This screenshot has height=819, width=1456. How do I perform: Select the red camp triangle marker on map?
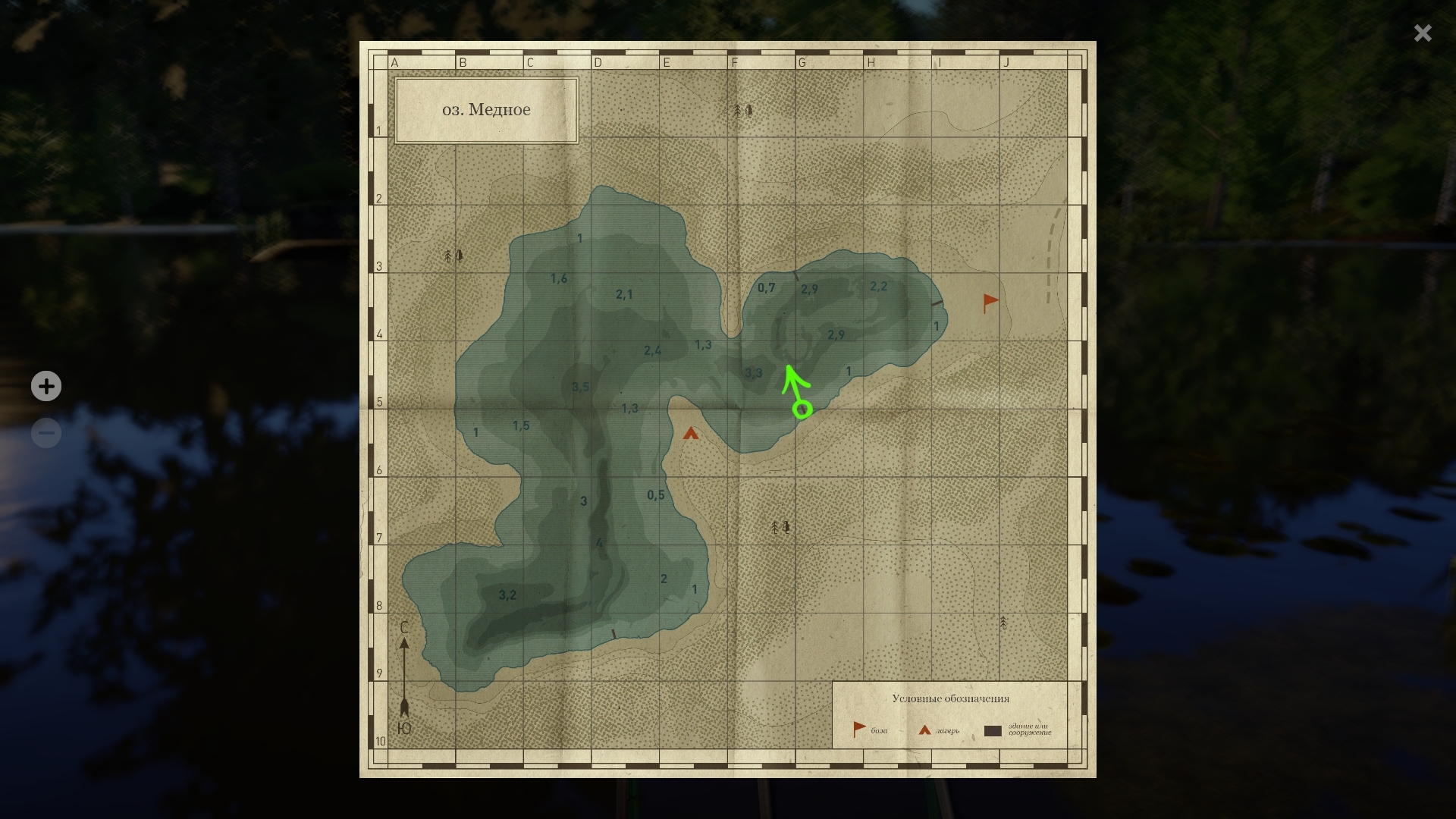(690, 434)
